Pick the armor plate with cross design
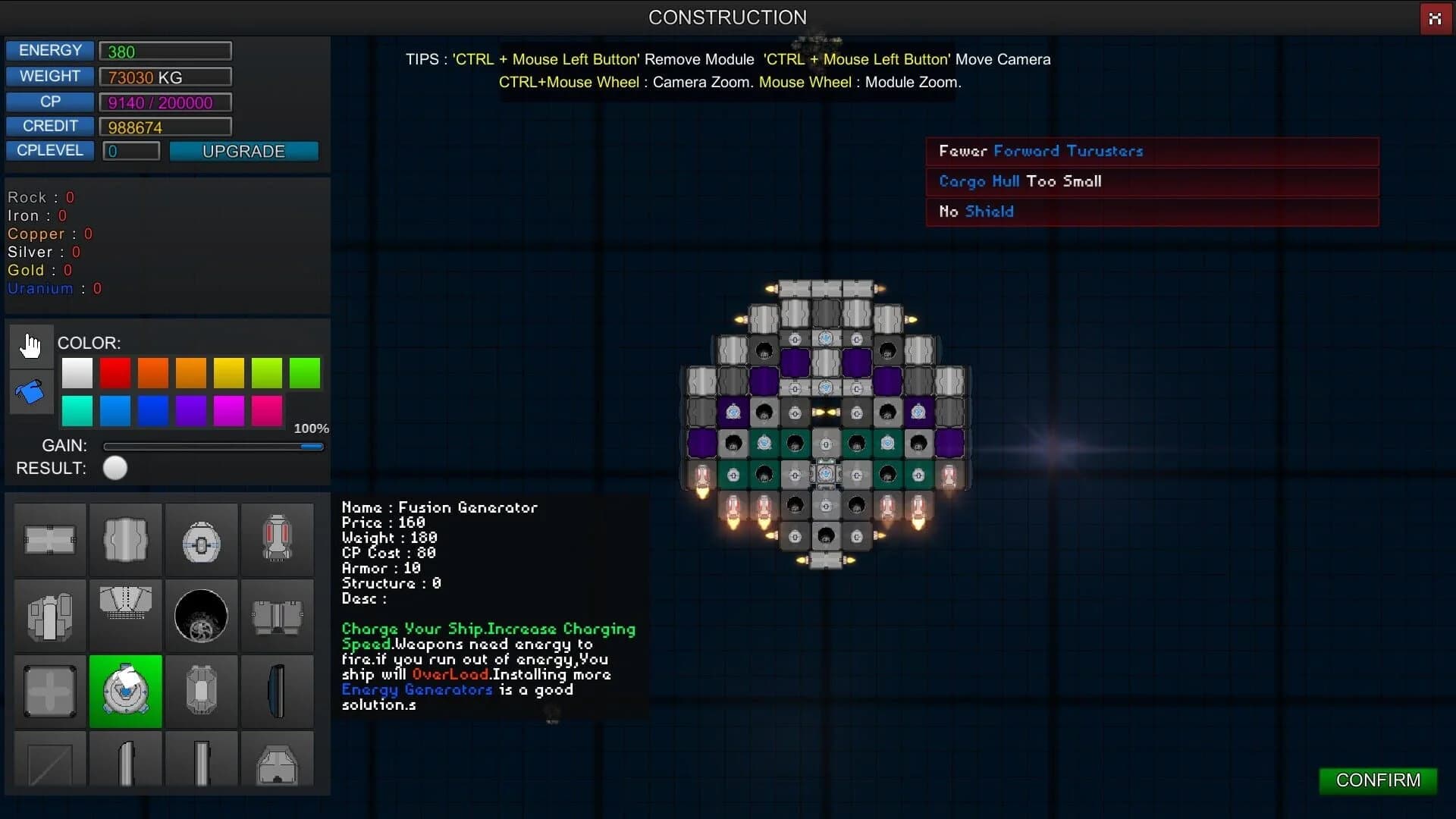Screen dimensions: 1456x819 tap(49, 691)
